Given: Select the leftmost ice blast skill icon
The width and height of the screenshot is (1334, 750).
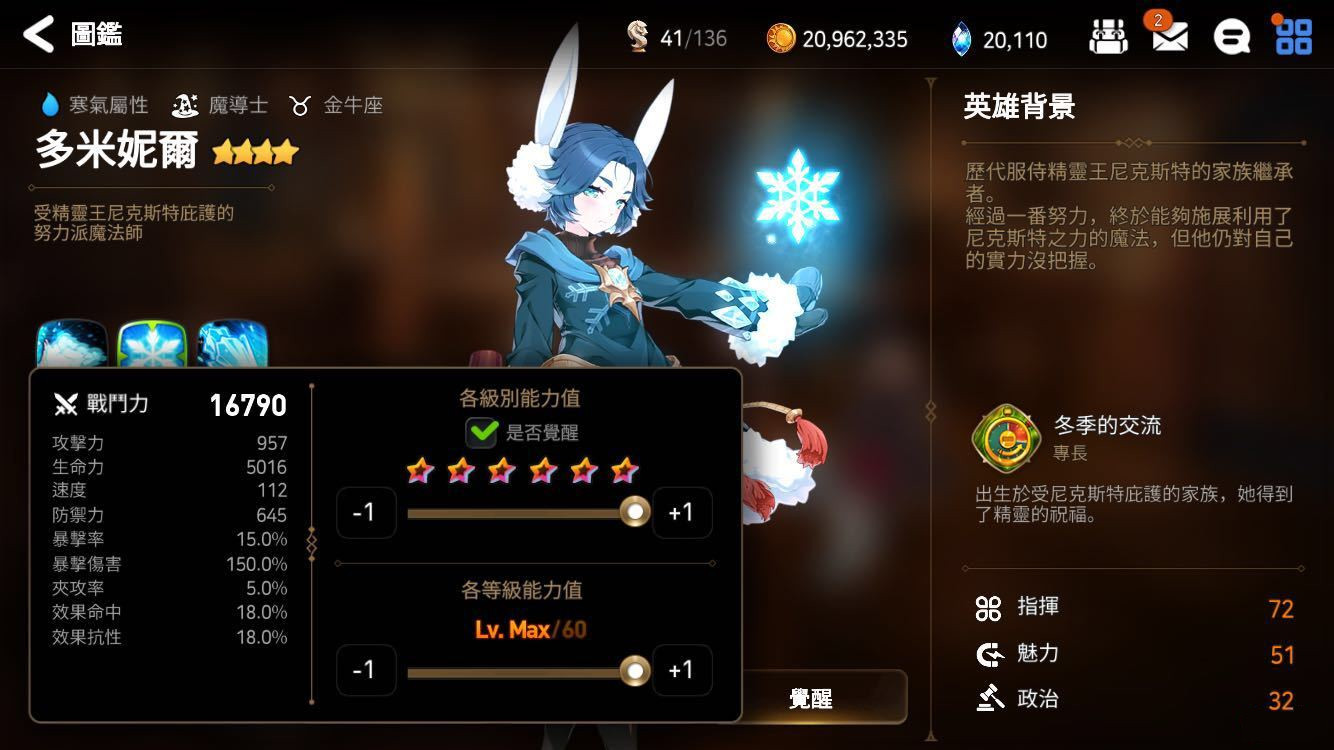Looking at the screenshot, I should click(x=70, y=340).
